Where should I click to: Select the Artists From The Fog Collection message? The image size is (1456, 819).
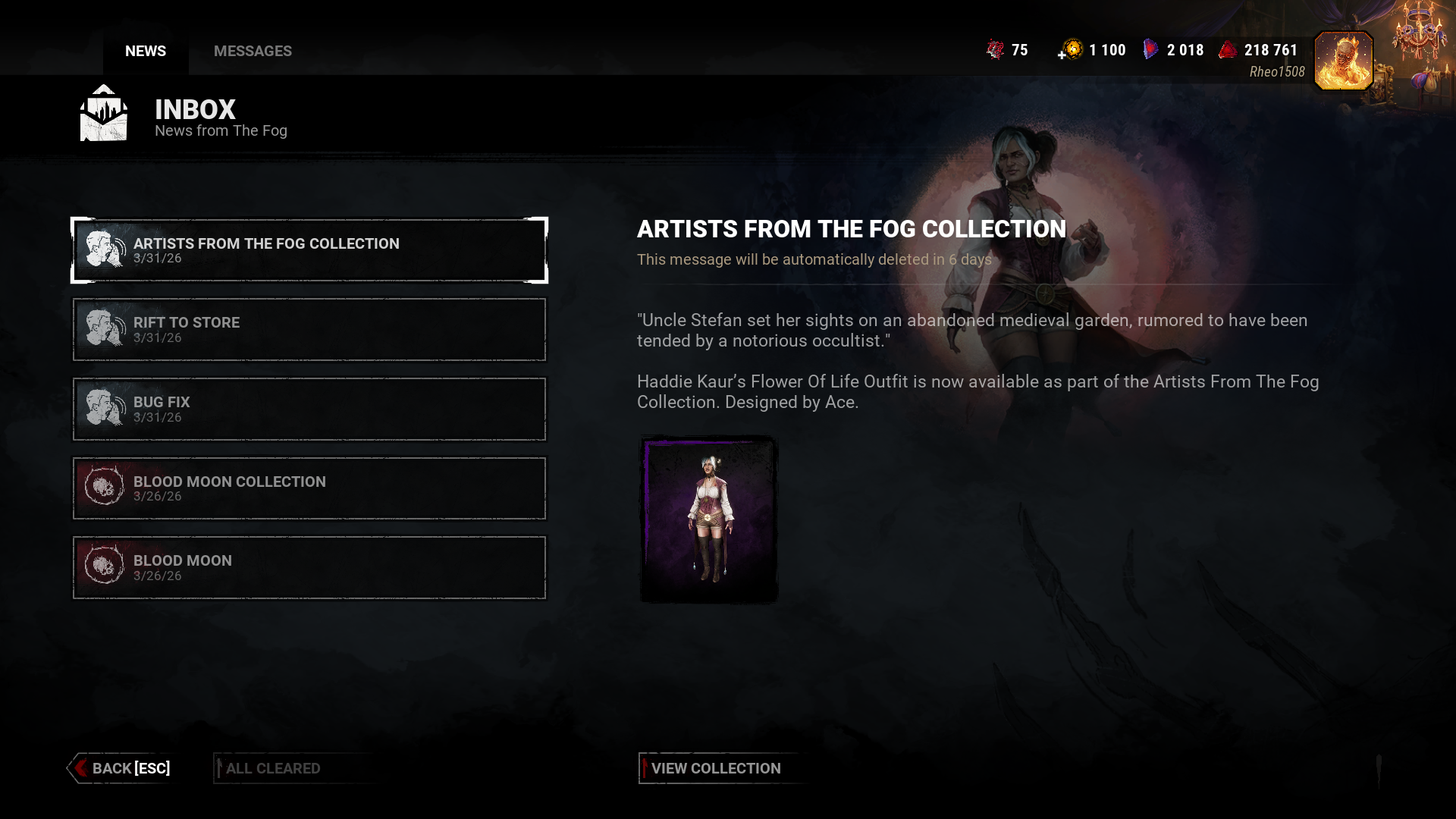309,250
